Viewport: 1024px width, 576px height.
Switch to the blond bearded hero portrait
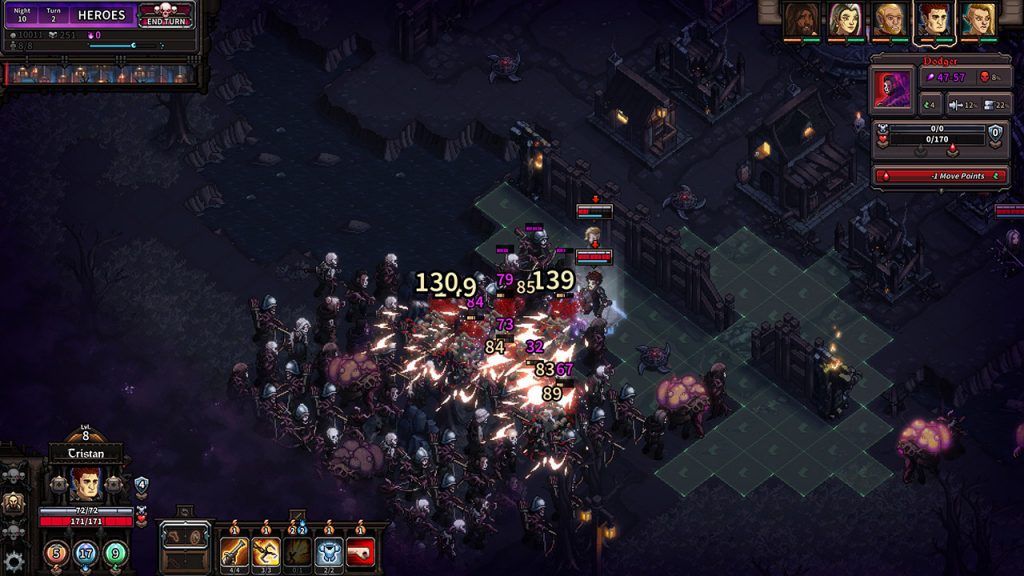coord(889,19)
